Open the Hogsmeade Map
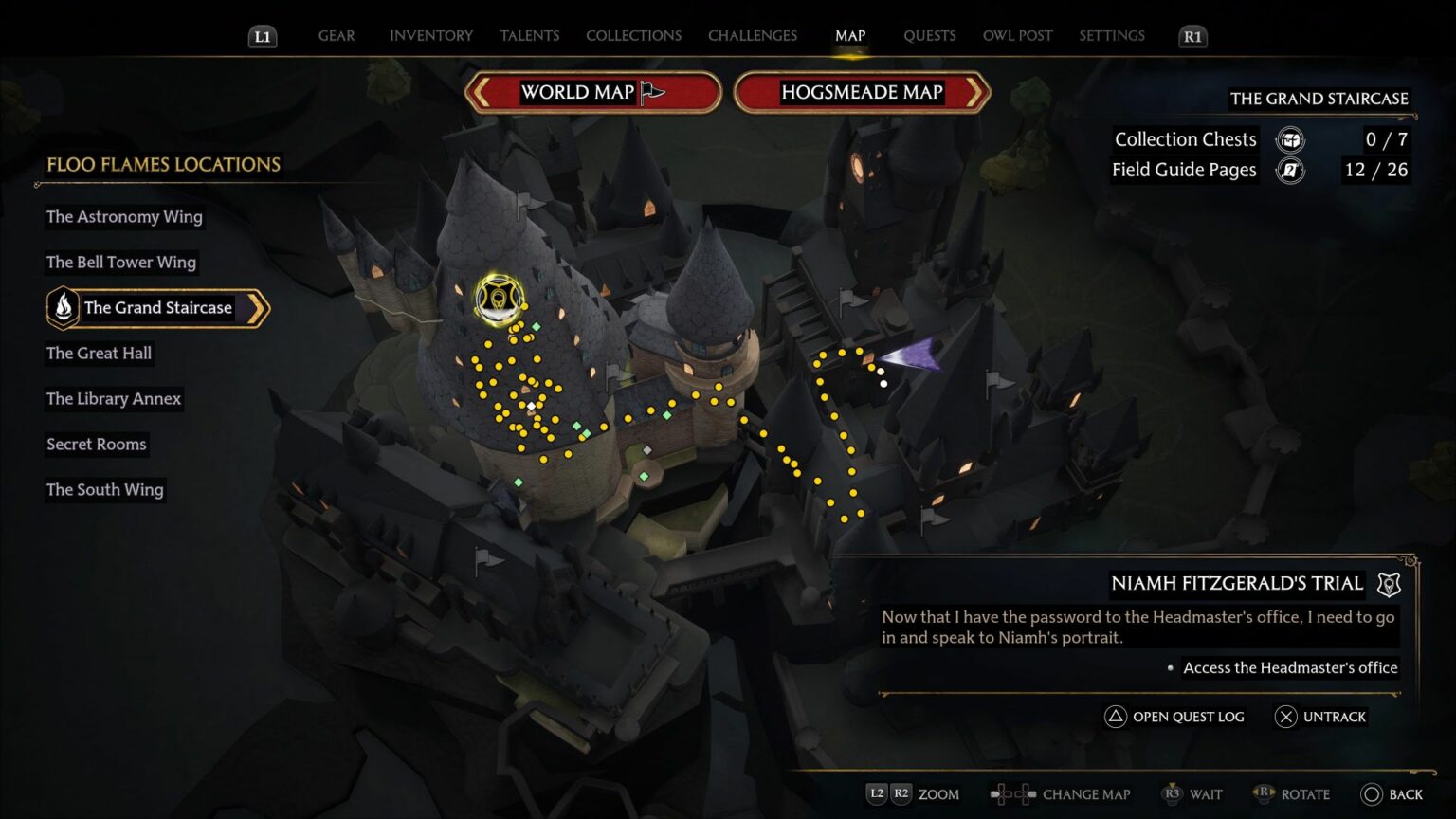Viewport: 1456px width, 819px height. 860,92
